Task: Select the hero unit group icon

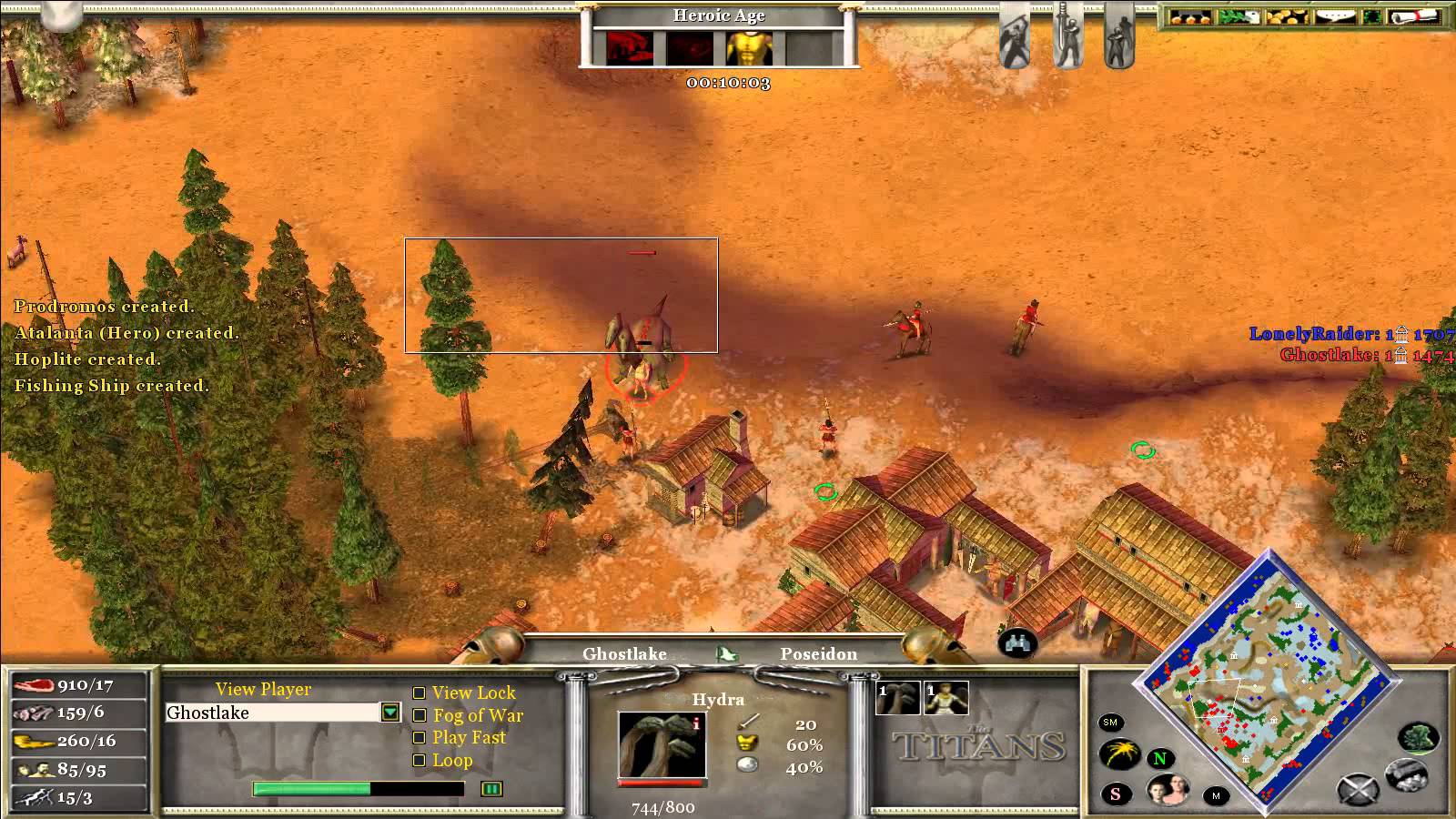Action: point(945,699)
